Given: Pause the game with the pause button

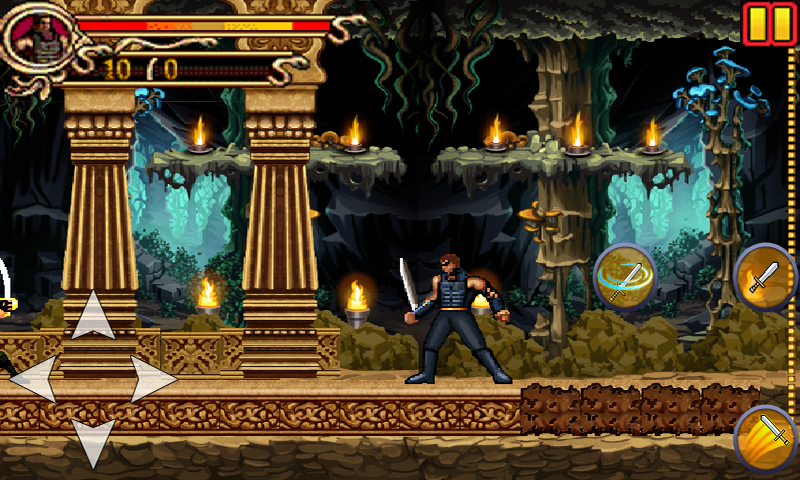Looking at the screenshot, I should (769, 24).
